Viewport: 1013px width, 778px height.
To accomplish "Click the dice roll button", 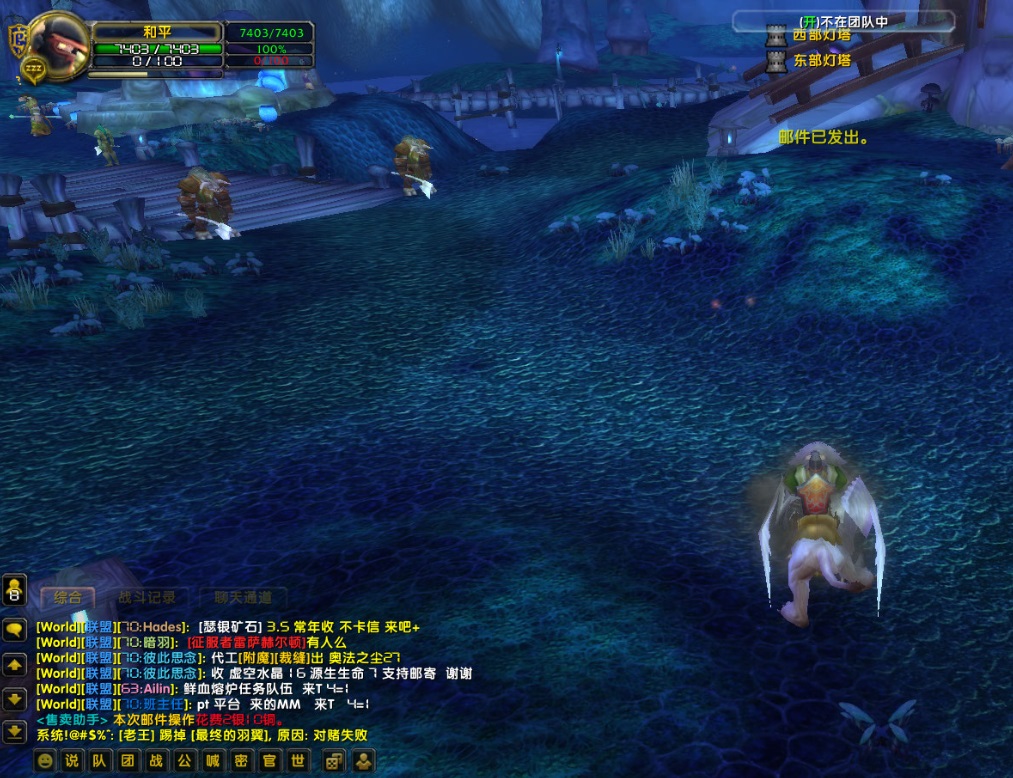I will (332, 761).
